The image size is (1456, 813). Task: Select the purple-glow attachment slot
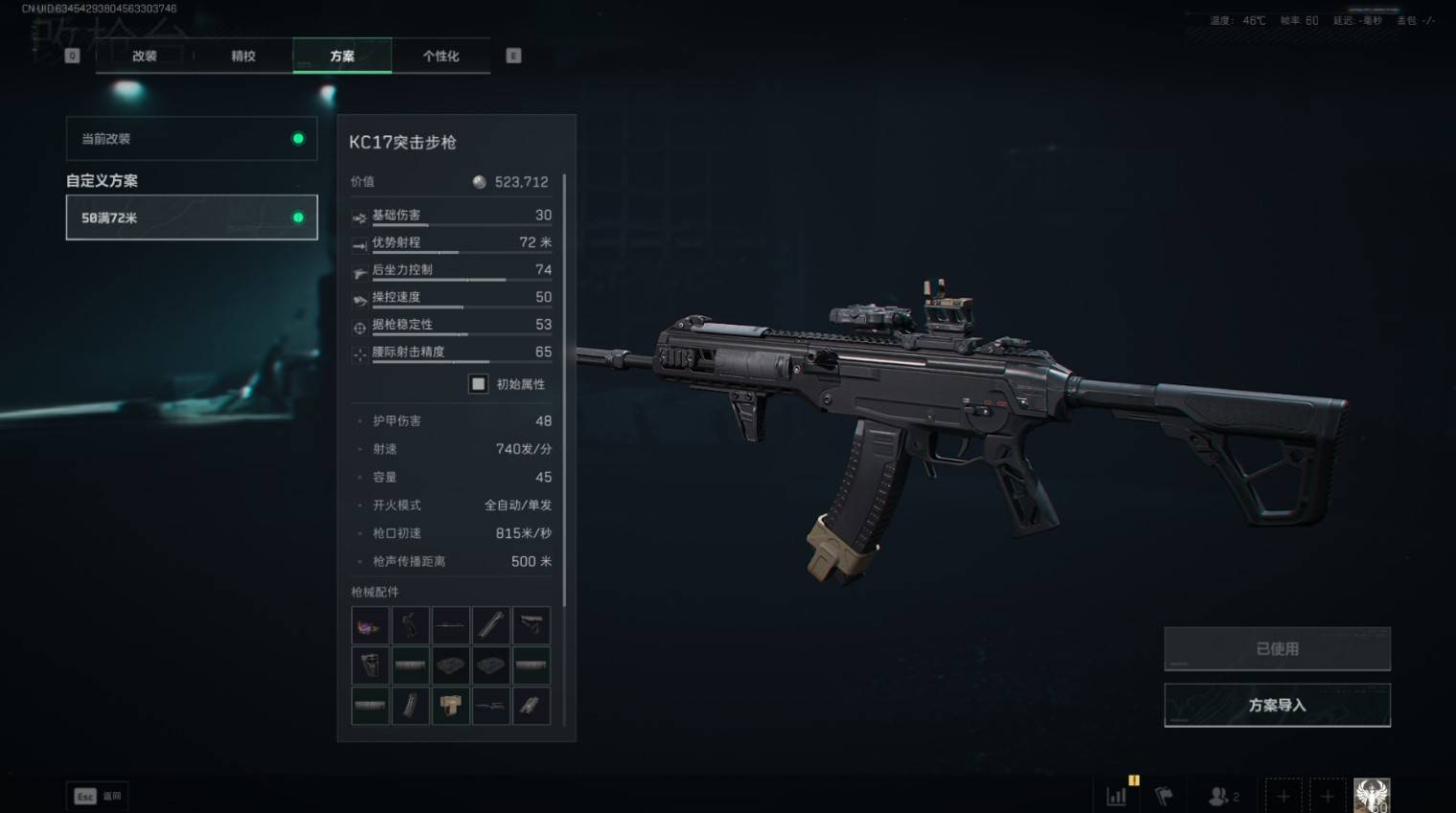(x=370, y=626)
